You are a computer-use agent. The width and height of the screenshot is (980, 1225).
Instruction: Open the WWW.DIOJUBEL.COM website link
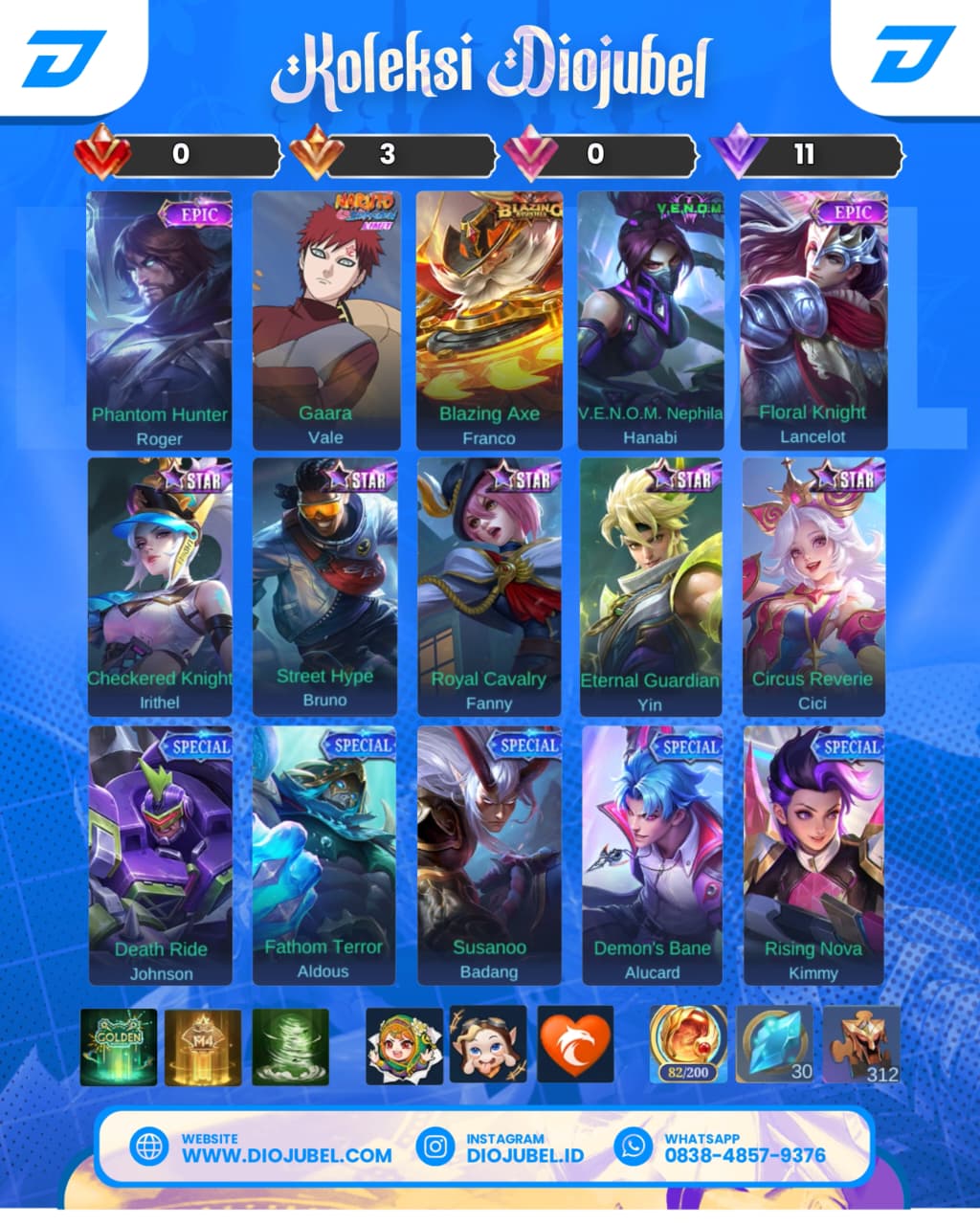point(286,1154)
